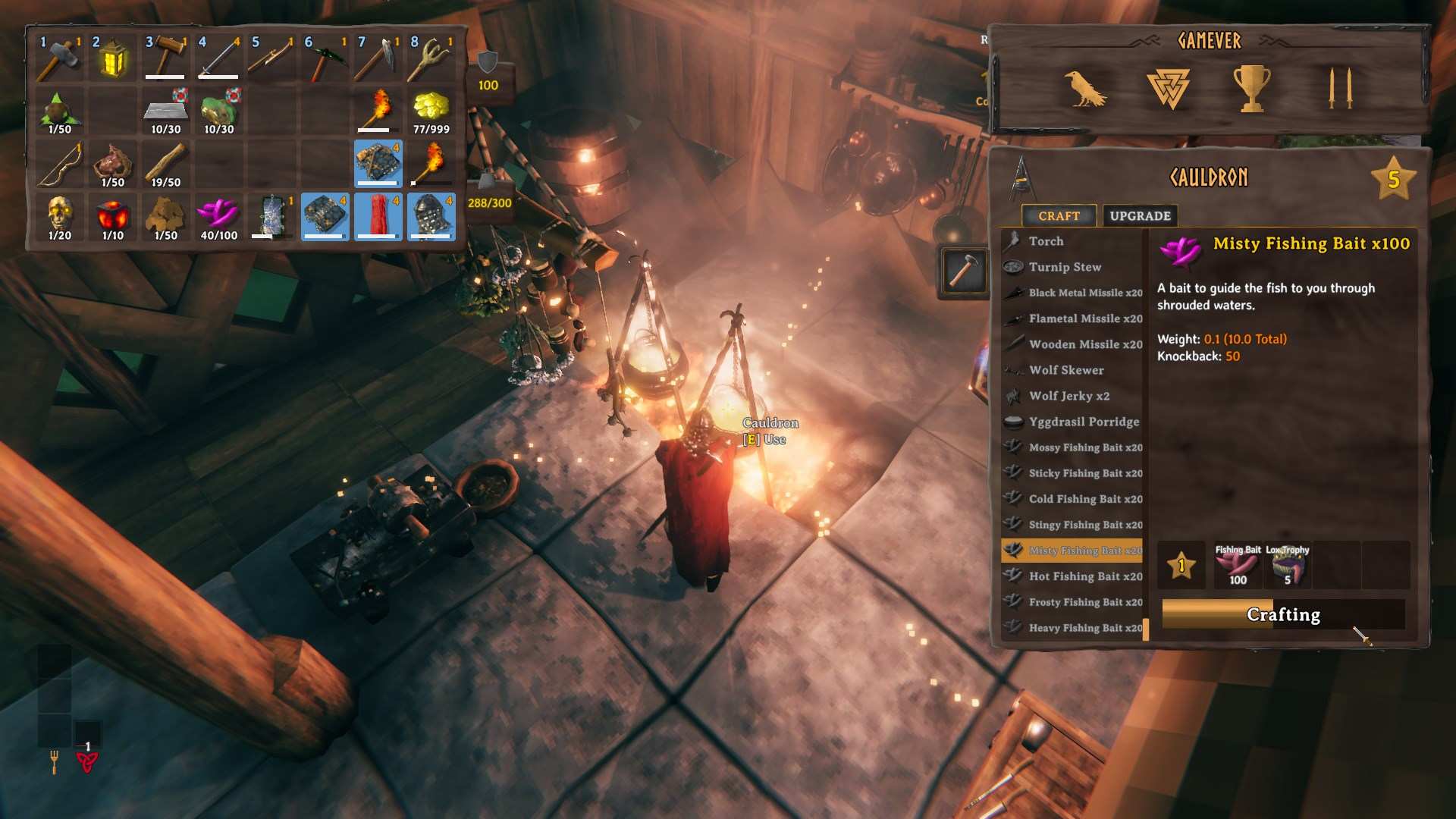Click the star level indicator near Crafting requirements

[x=1181, y=565]
